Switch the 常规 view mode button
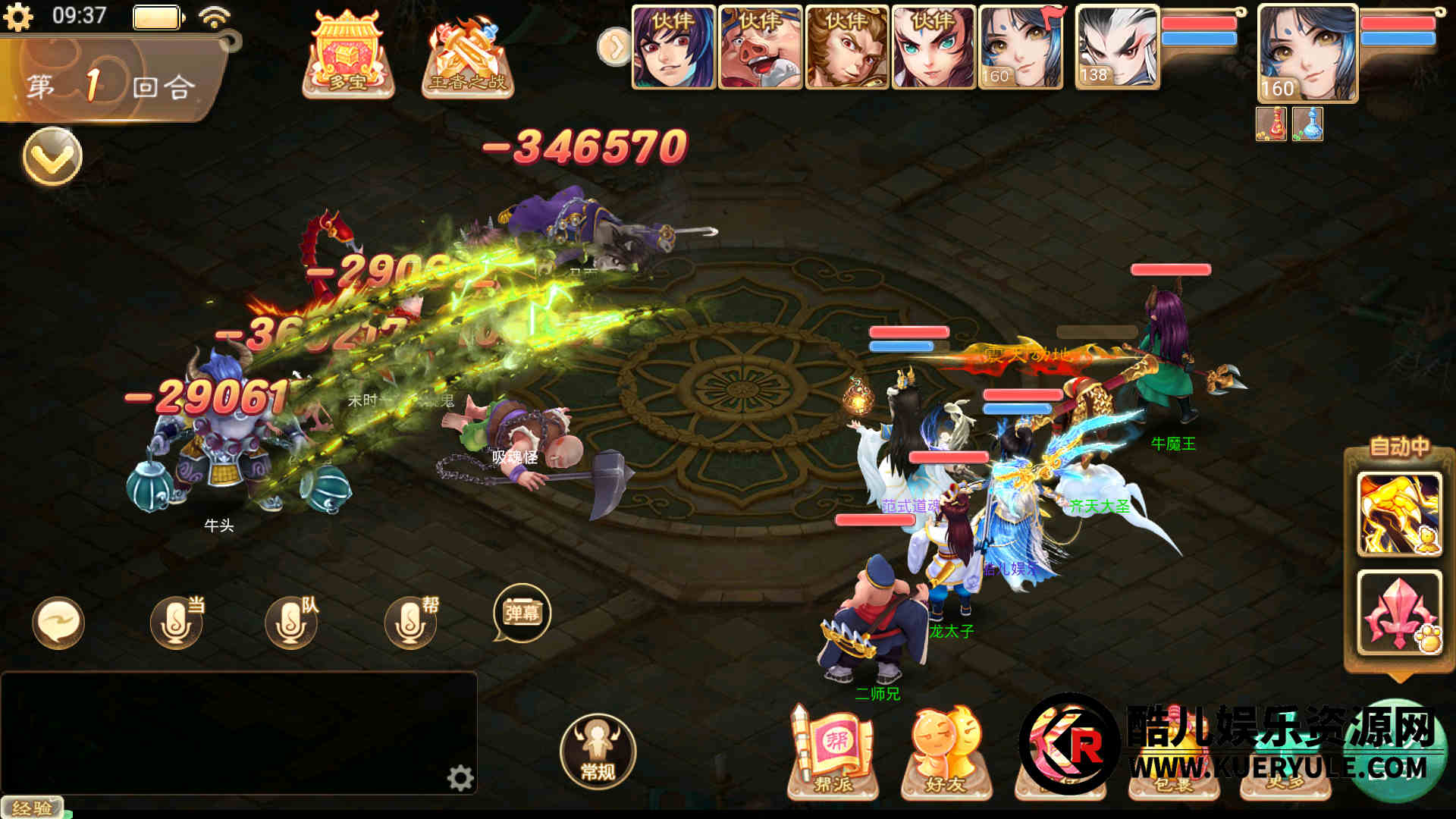The image size is (1456, 819). (x=598, y=751)
